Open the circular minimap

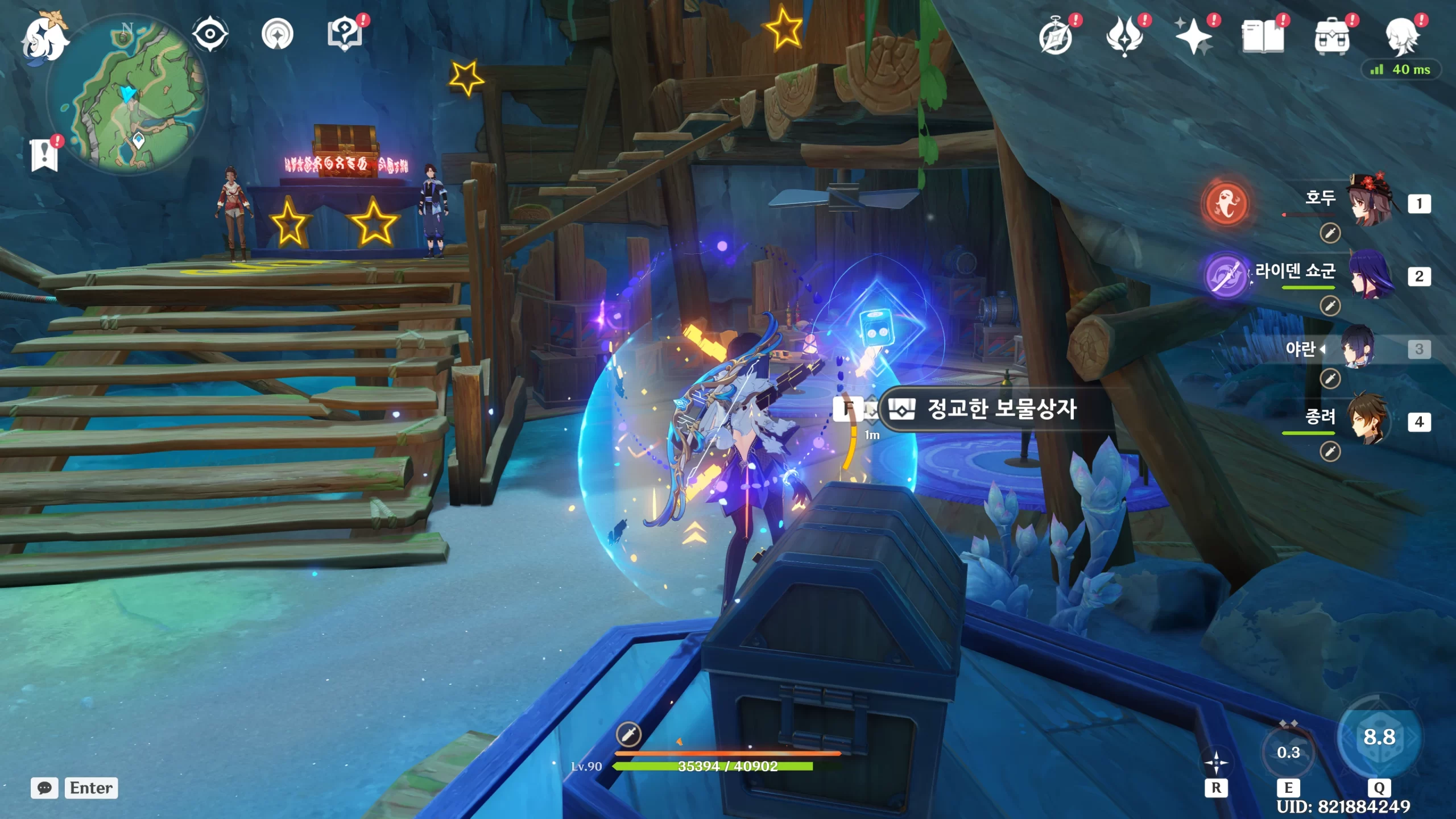127,94
